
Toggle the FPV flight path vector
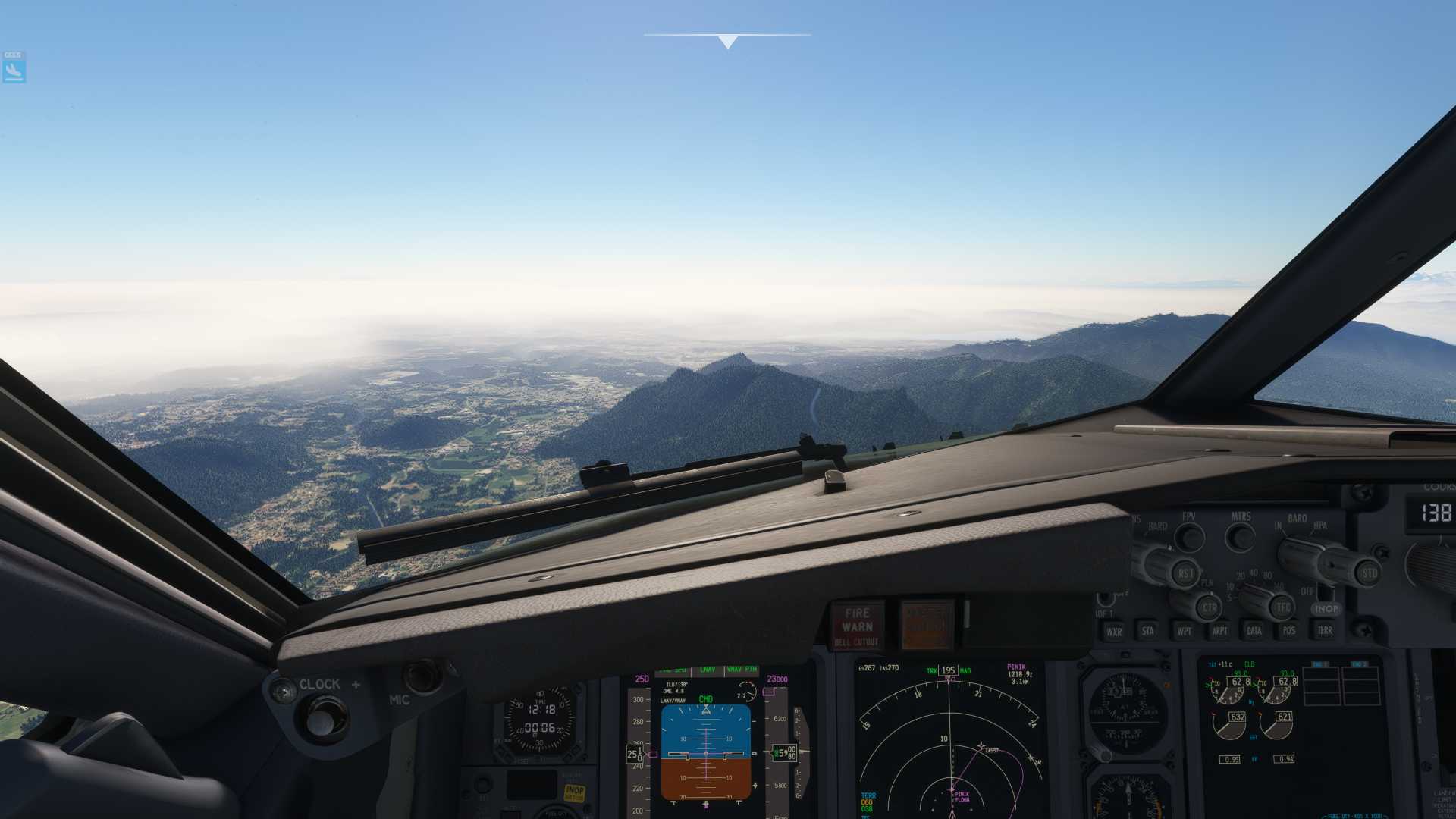[1189, 537]
